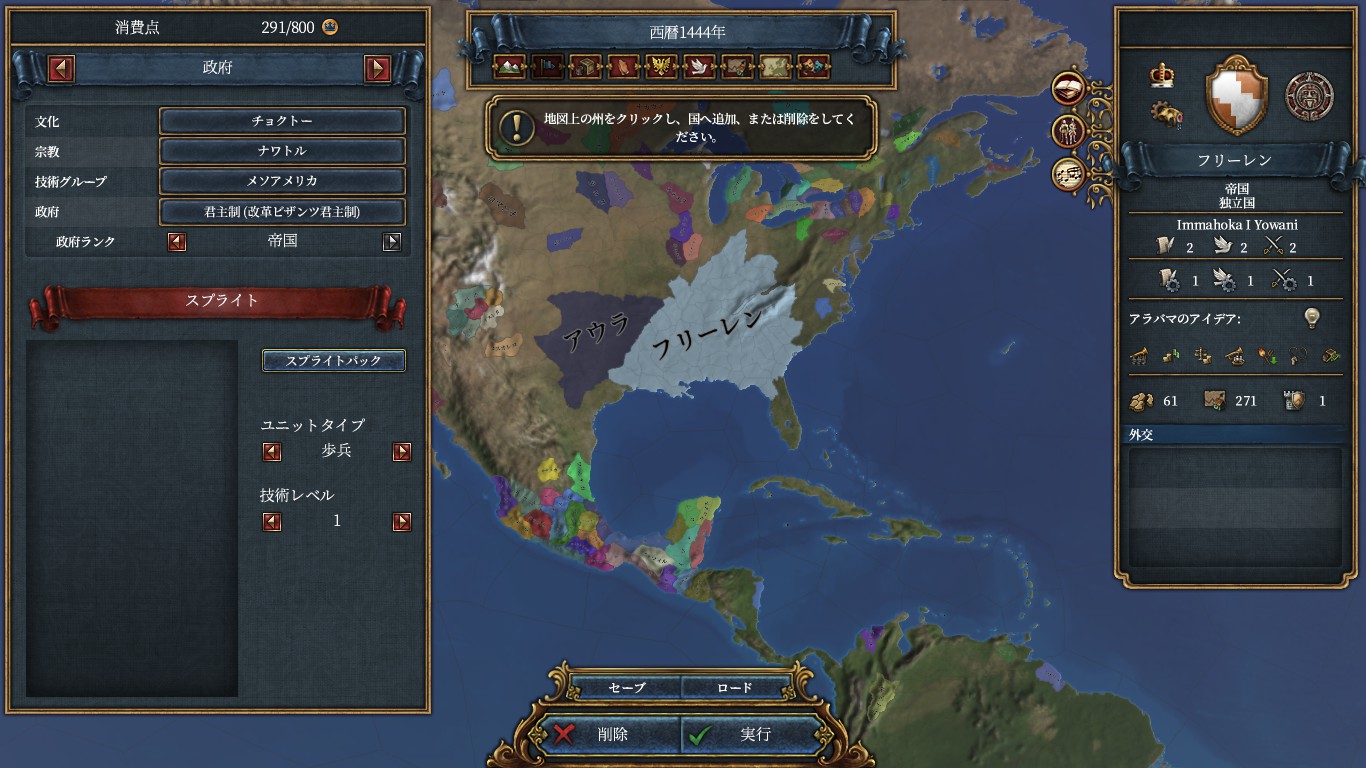Viewport: 1366px width, 768px height.
Task: Go to previous section with left arrow beside 政府 header
Action: 62,69
